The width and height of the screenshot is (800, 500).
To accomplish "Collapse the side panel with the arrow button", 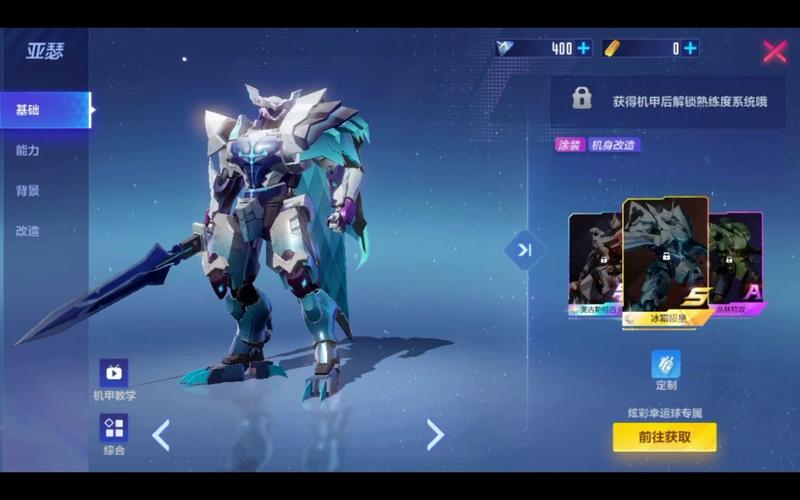I will tap(525, 250).
